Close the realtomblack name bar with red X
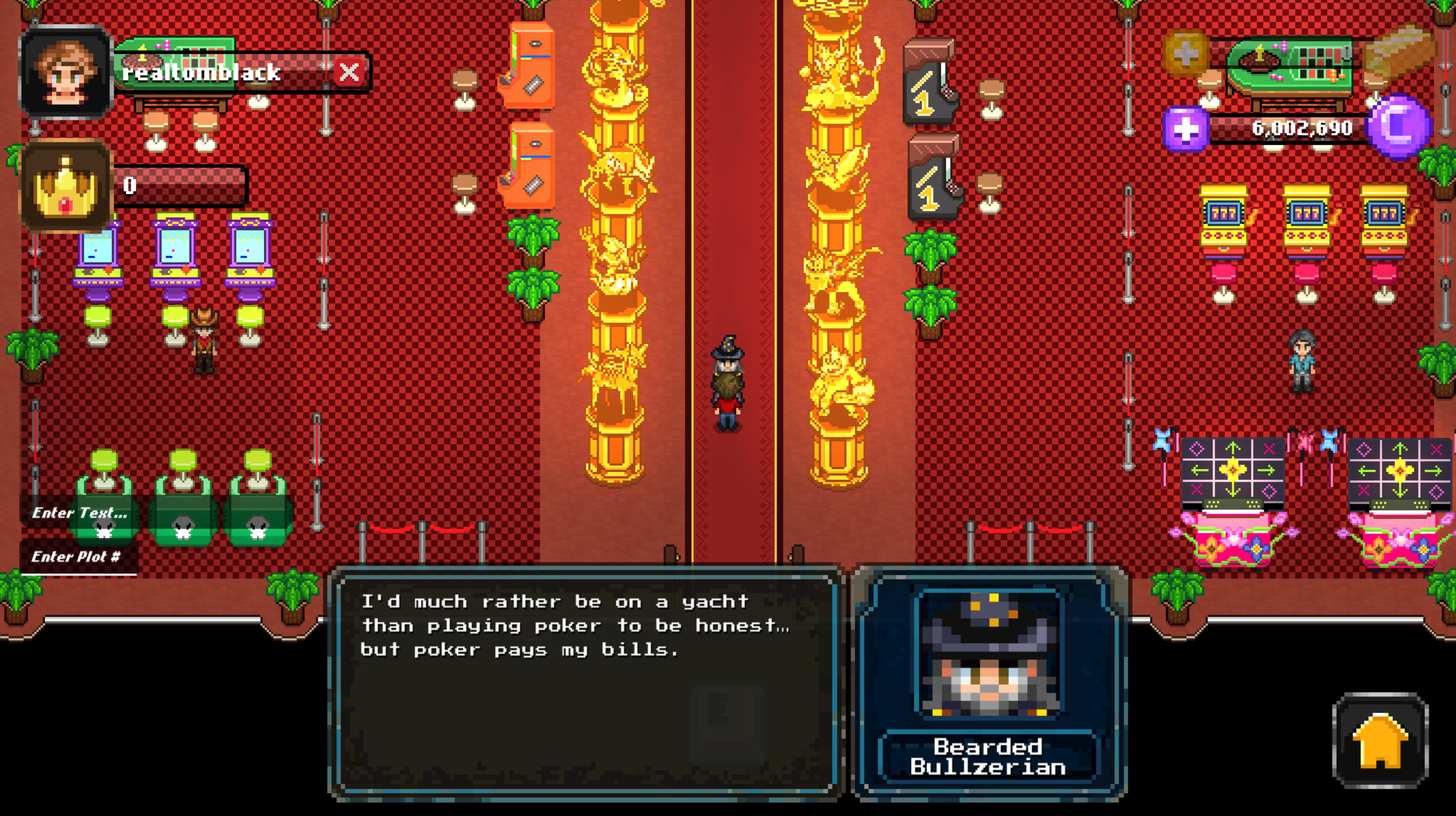 tap(349, 73)
